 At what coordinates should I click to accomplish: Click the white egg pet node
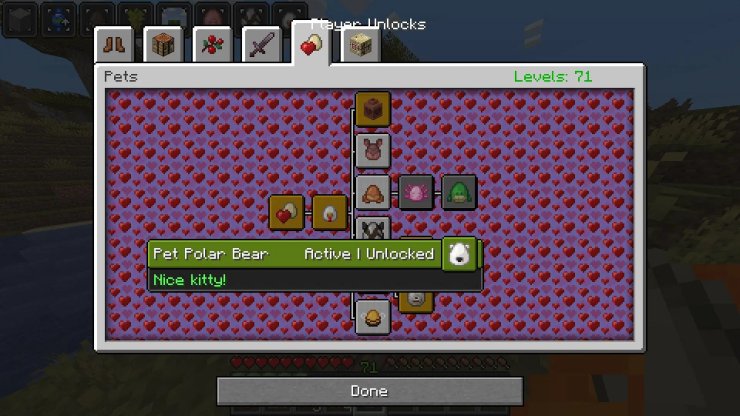point(330,212)
